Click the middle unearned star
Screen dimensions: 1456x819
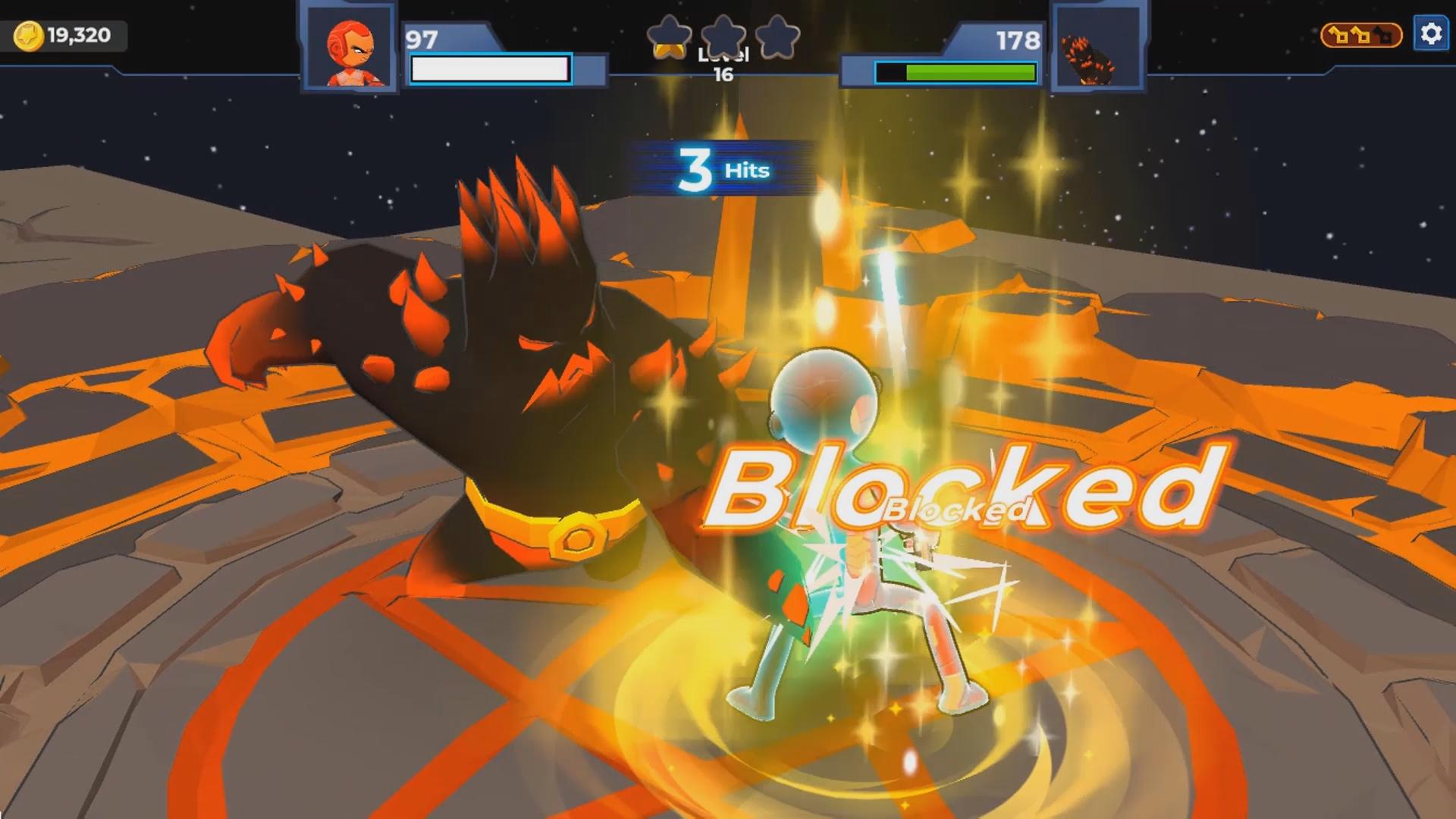tap(723, 34)
